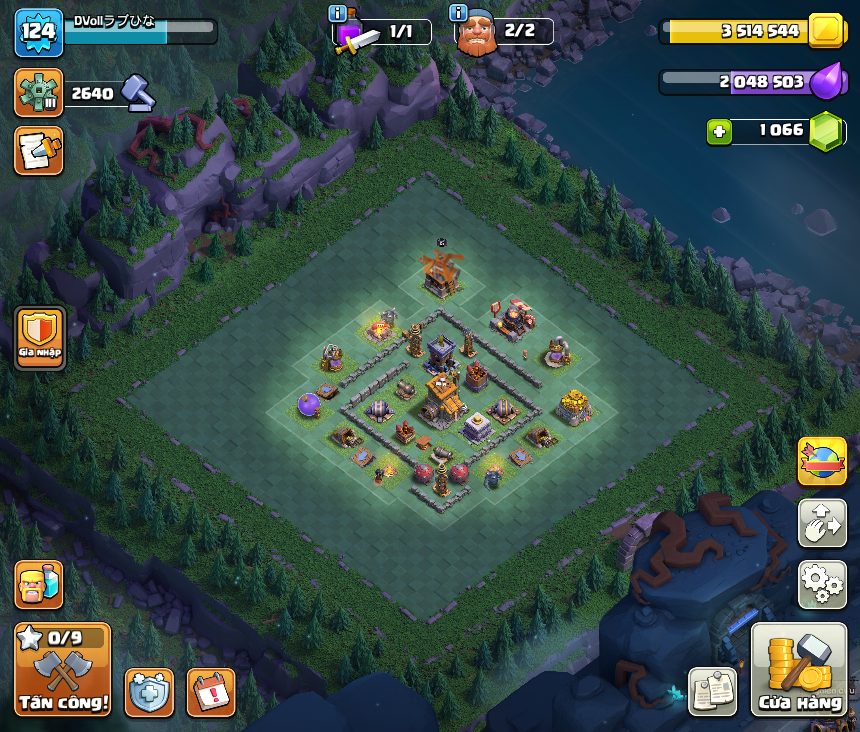
Task: Open the calendar with exclamation mark
Action: (210, 692)
